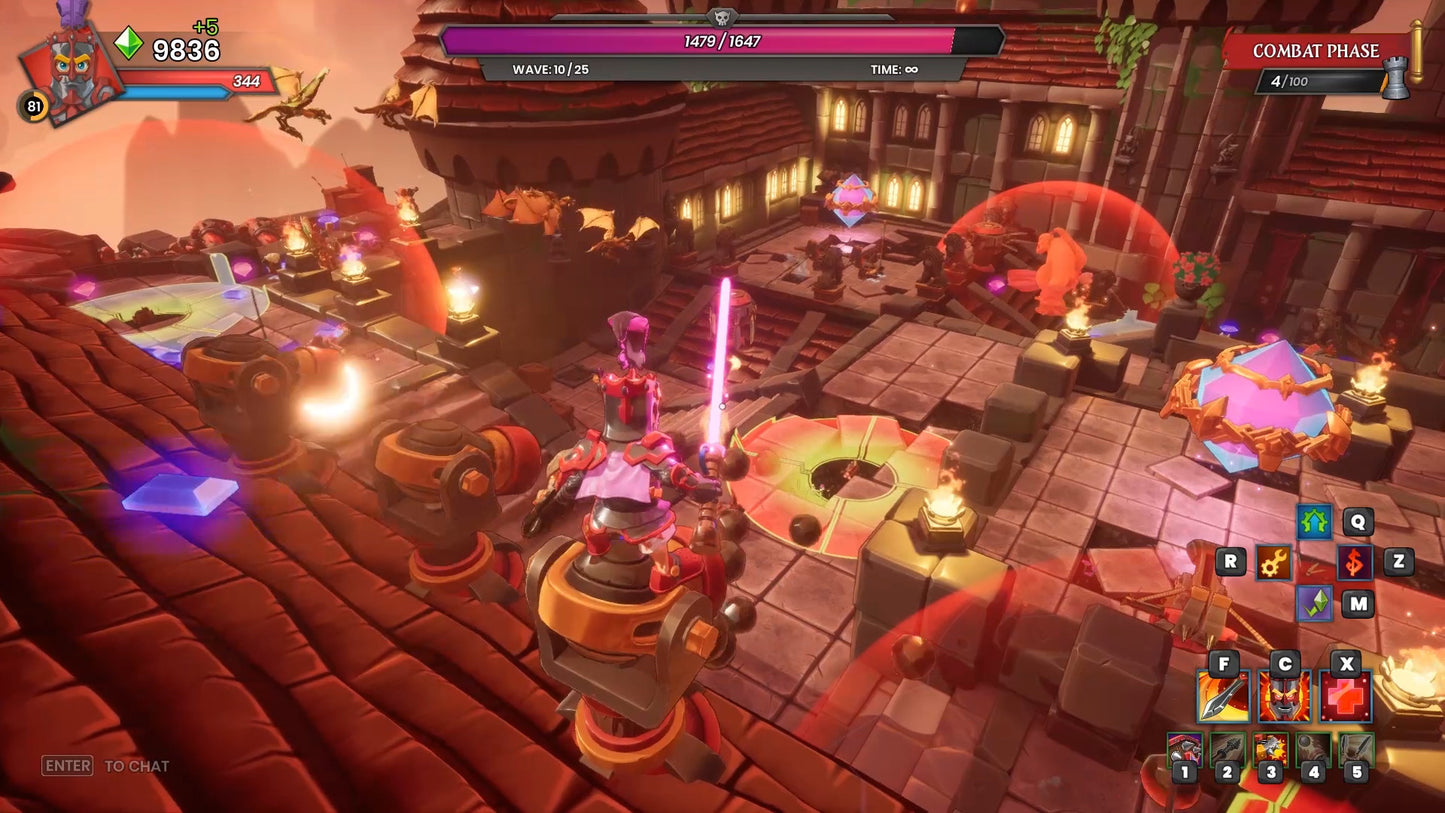Pick the spiked mace defense slot 2
Viewport: 1445px width, 813px height.
click(x=1227, y=751)
